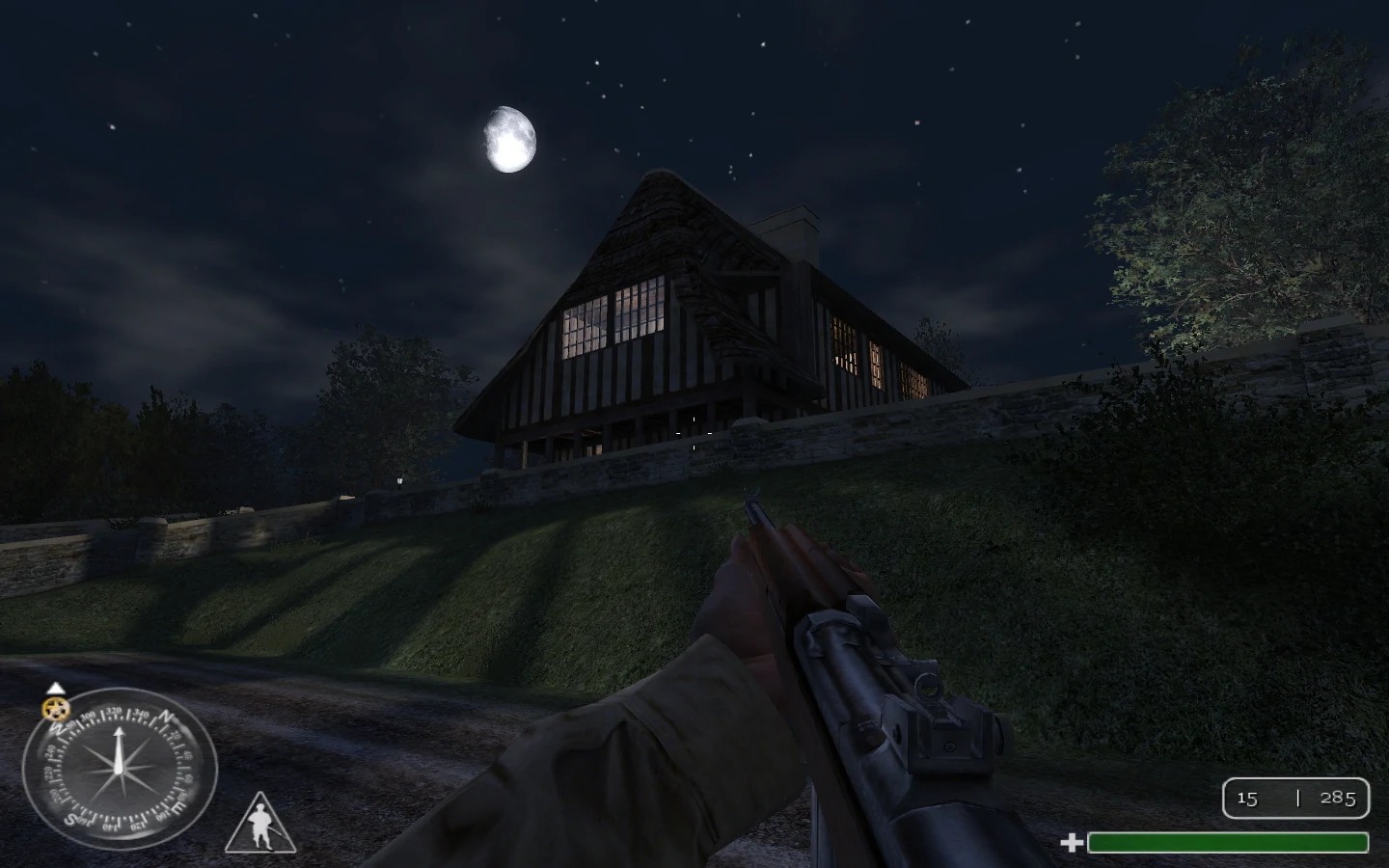Click the magazine ammo count showing 15

1249,799
